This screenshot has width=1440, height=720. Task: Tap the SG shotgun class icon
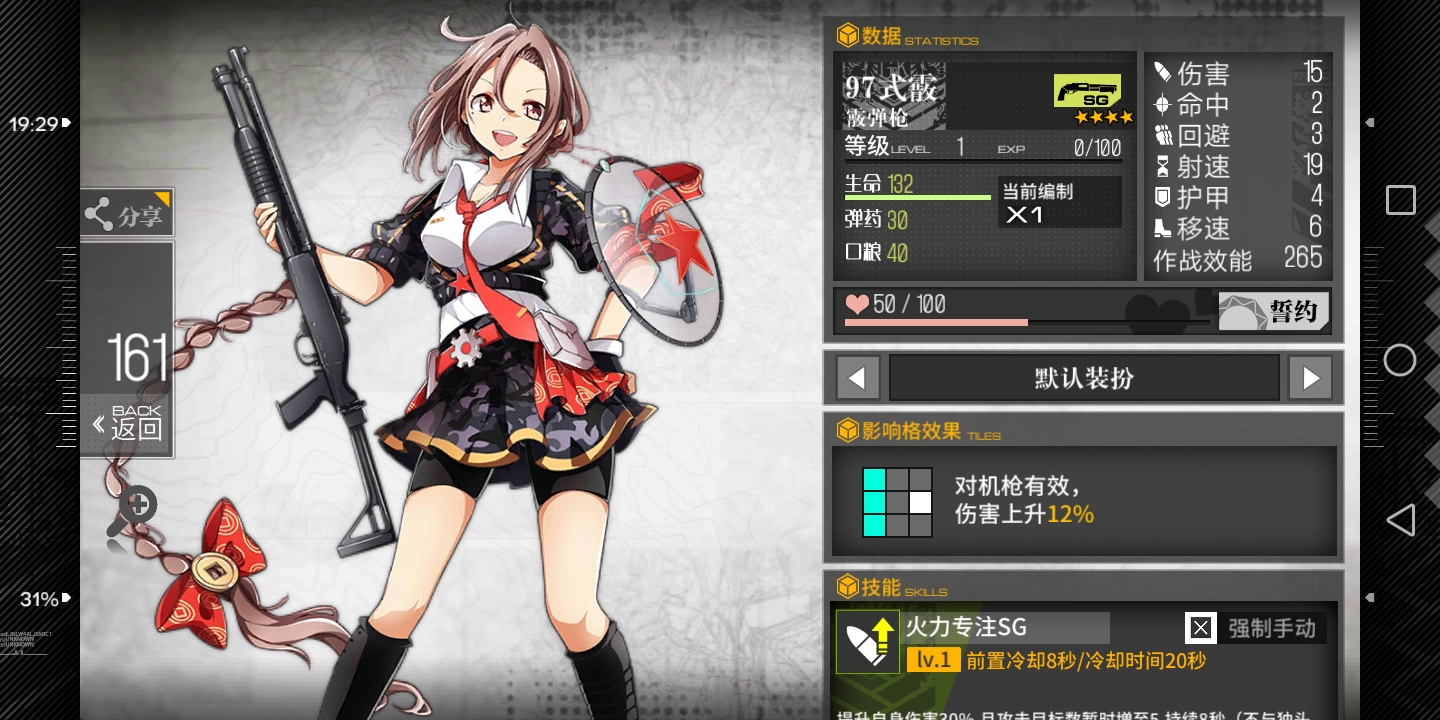[x=1087, y=92]
